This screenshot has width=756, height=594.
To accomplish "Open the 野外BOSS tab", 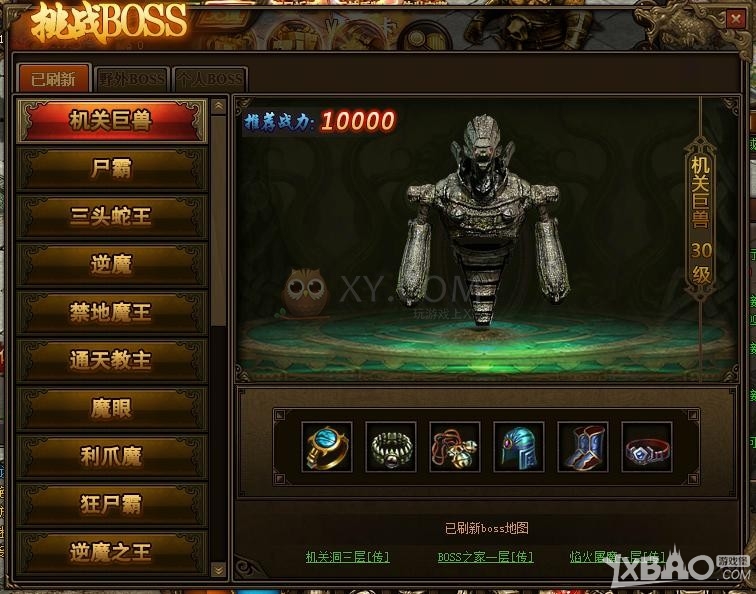I will [132, 79].
